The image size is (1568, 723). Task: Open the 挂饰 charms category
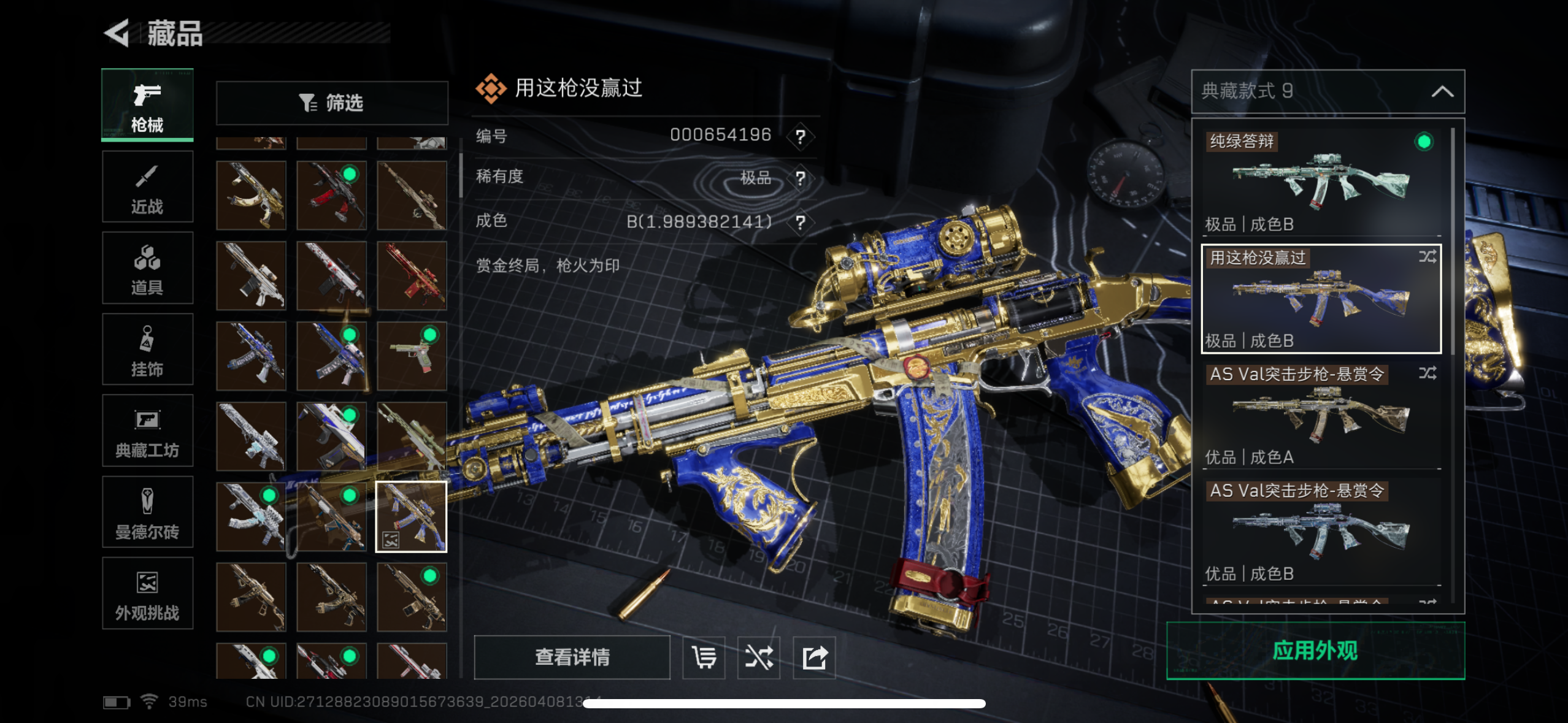[147, 350]
